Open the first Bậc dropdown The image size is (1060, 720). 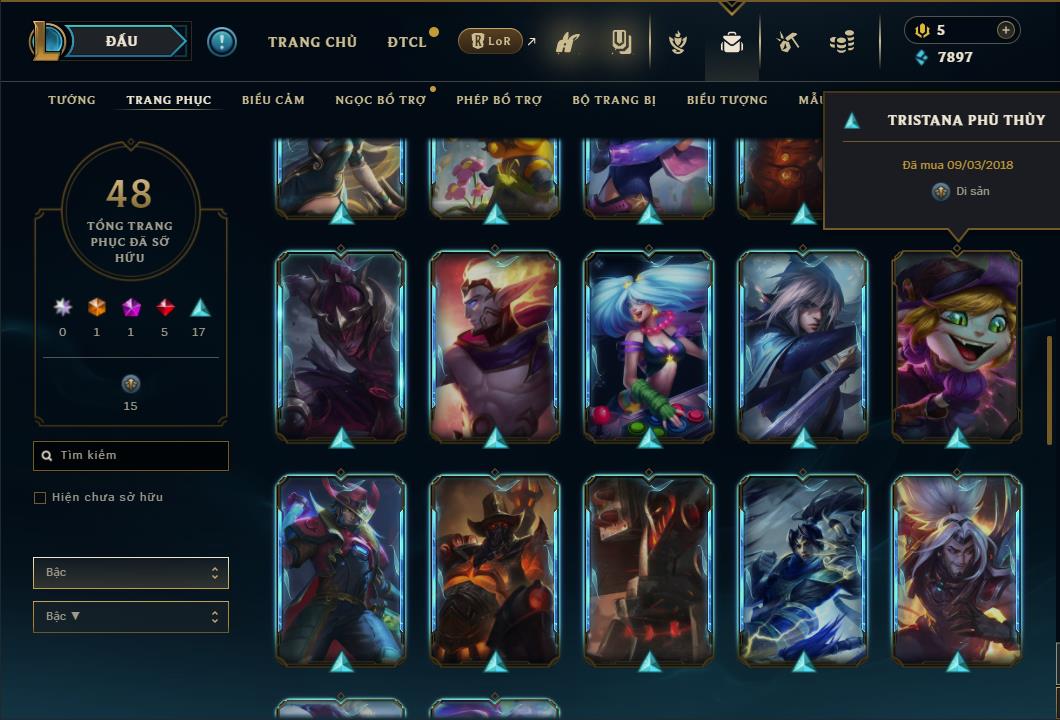(131, 573)
